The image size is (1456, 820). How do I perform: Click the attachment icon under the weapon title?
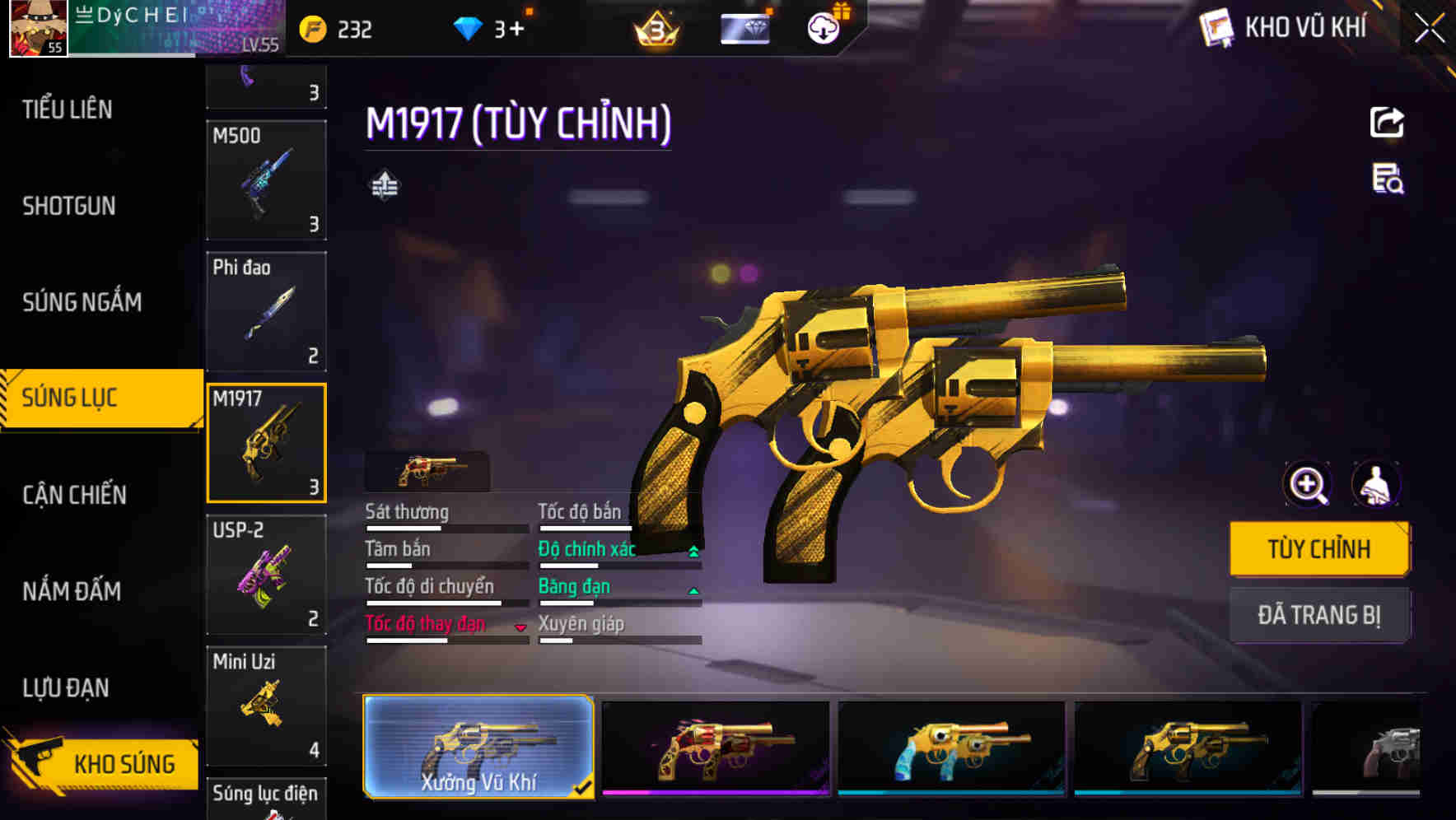click(385, 184)
